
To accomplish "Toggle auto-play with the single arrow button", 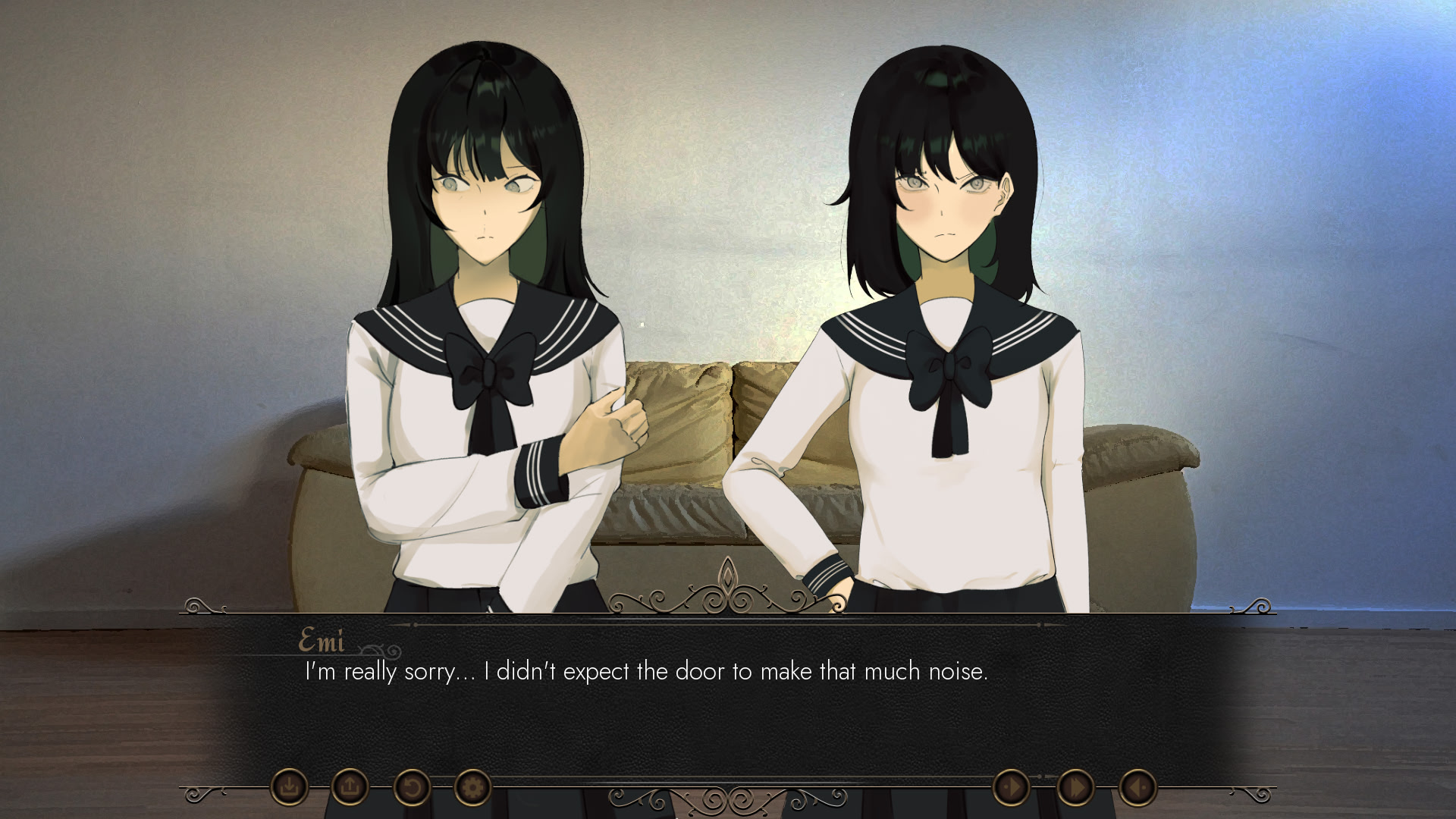I will [x=1012, y=788].
